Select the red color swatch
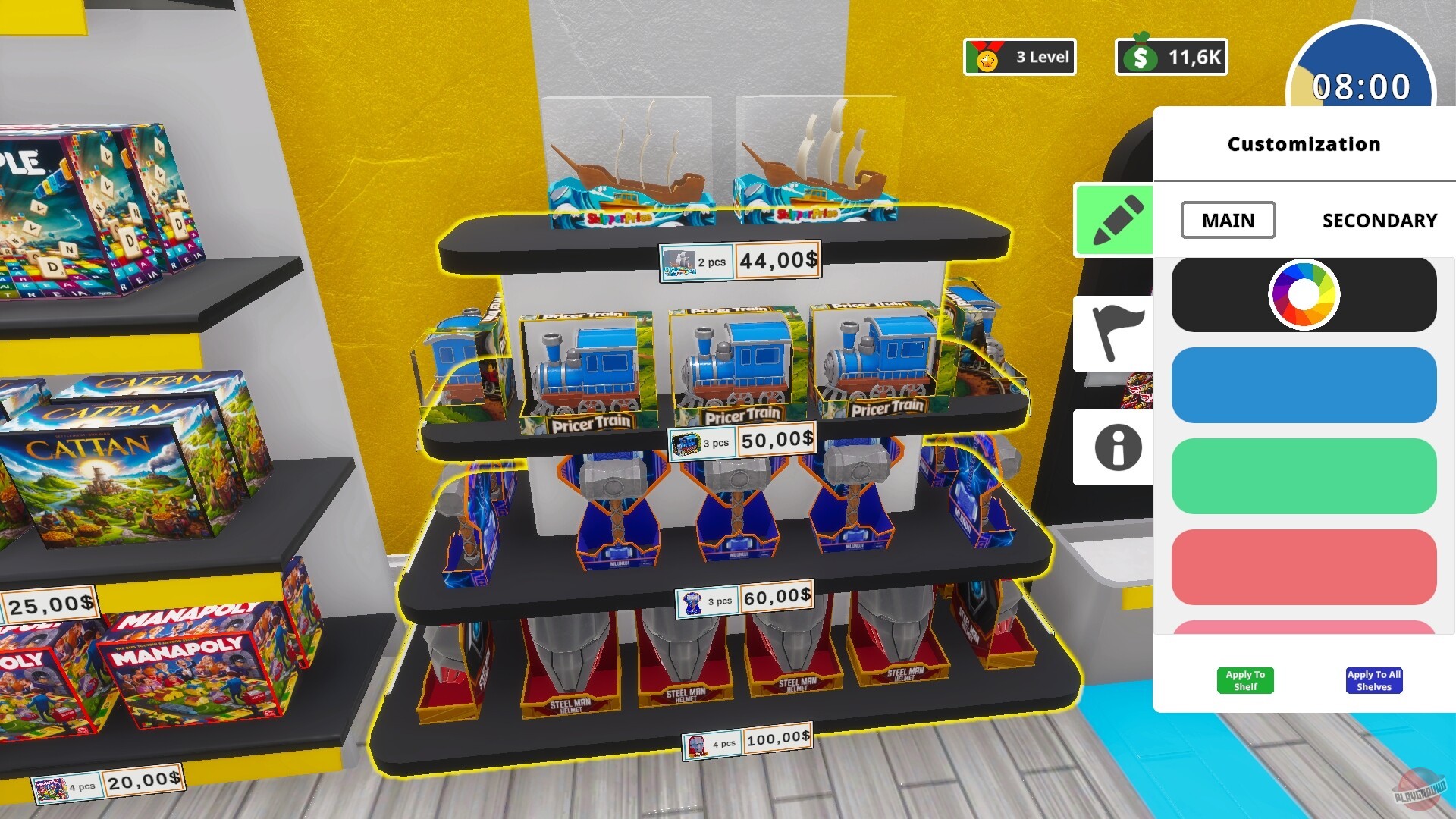The width and height of the screenshot is (1456, 819). [1303, 567]
